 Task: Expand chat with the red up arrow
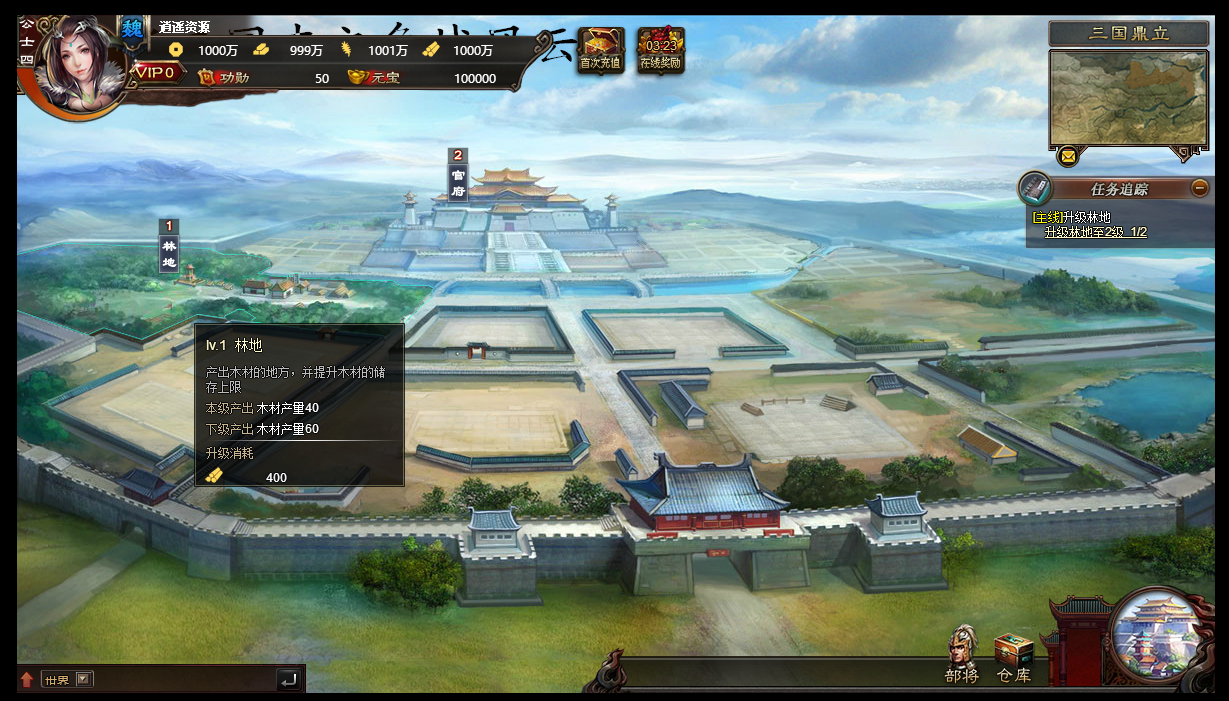[x=27, y=679]
